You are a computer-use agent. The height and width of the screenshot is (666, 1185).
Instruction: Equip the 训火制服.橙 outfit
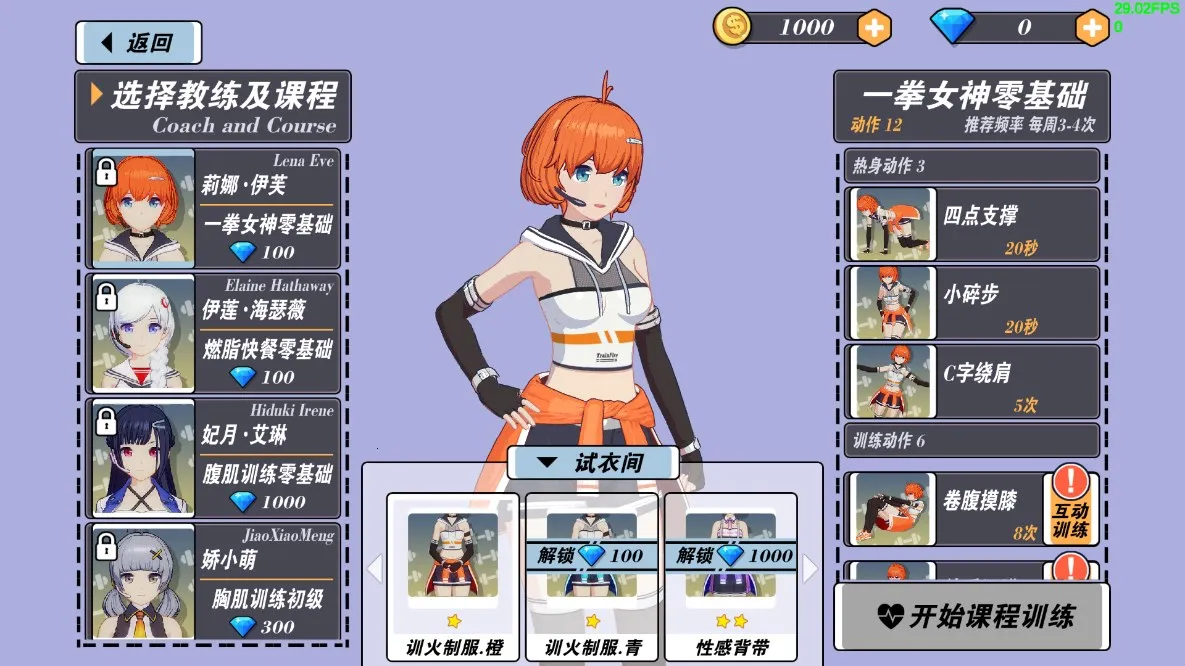(x=453, y=577)
